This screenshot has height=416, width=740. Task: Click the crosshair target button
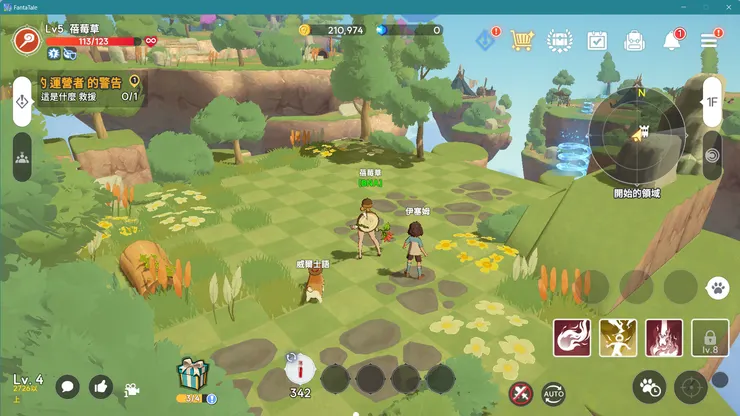pyautogui.click(x=690, y=387)
